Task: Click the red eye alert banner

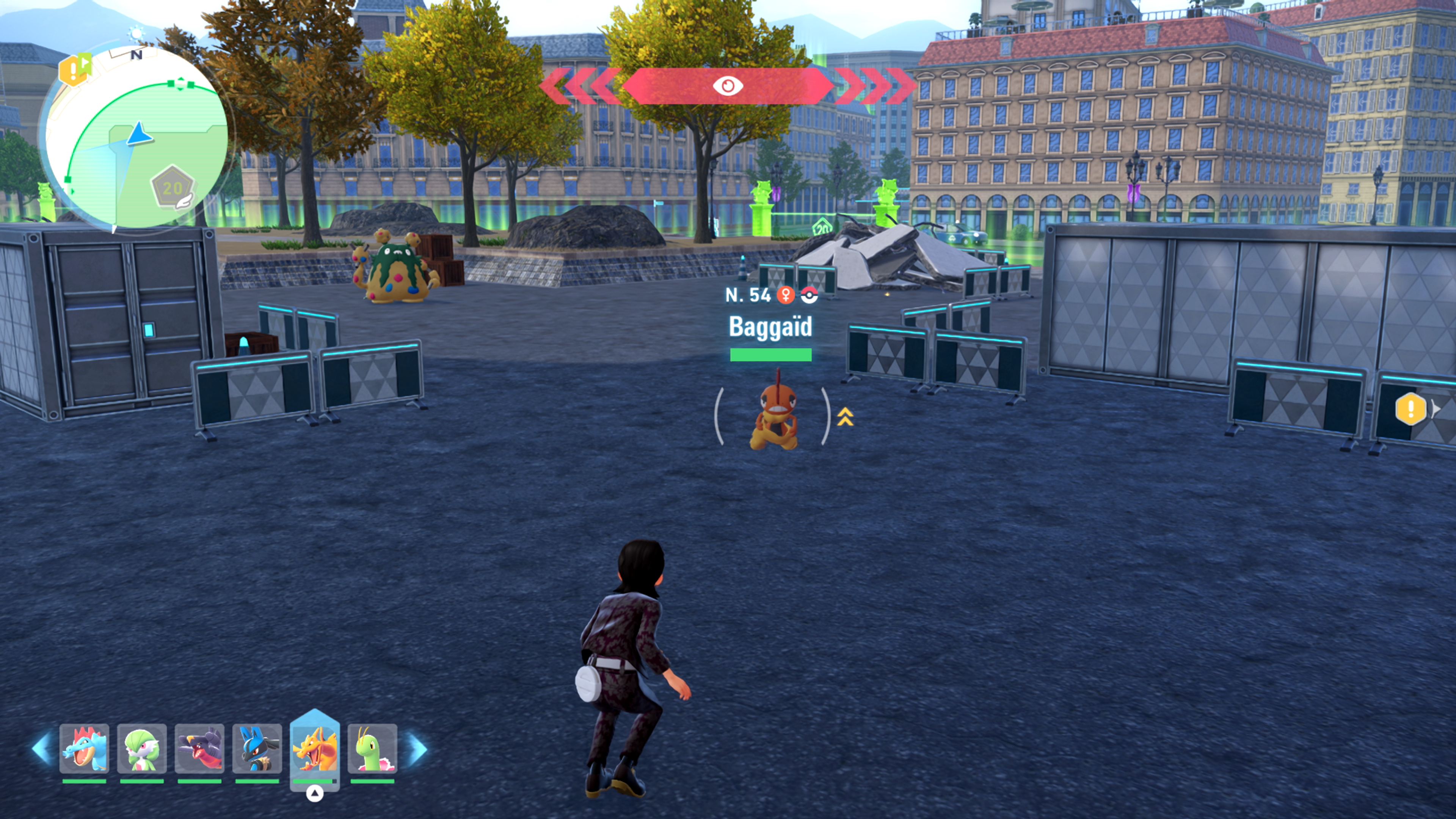Action: [728, 86]
